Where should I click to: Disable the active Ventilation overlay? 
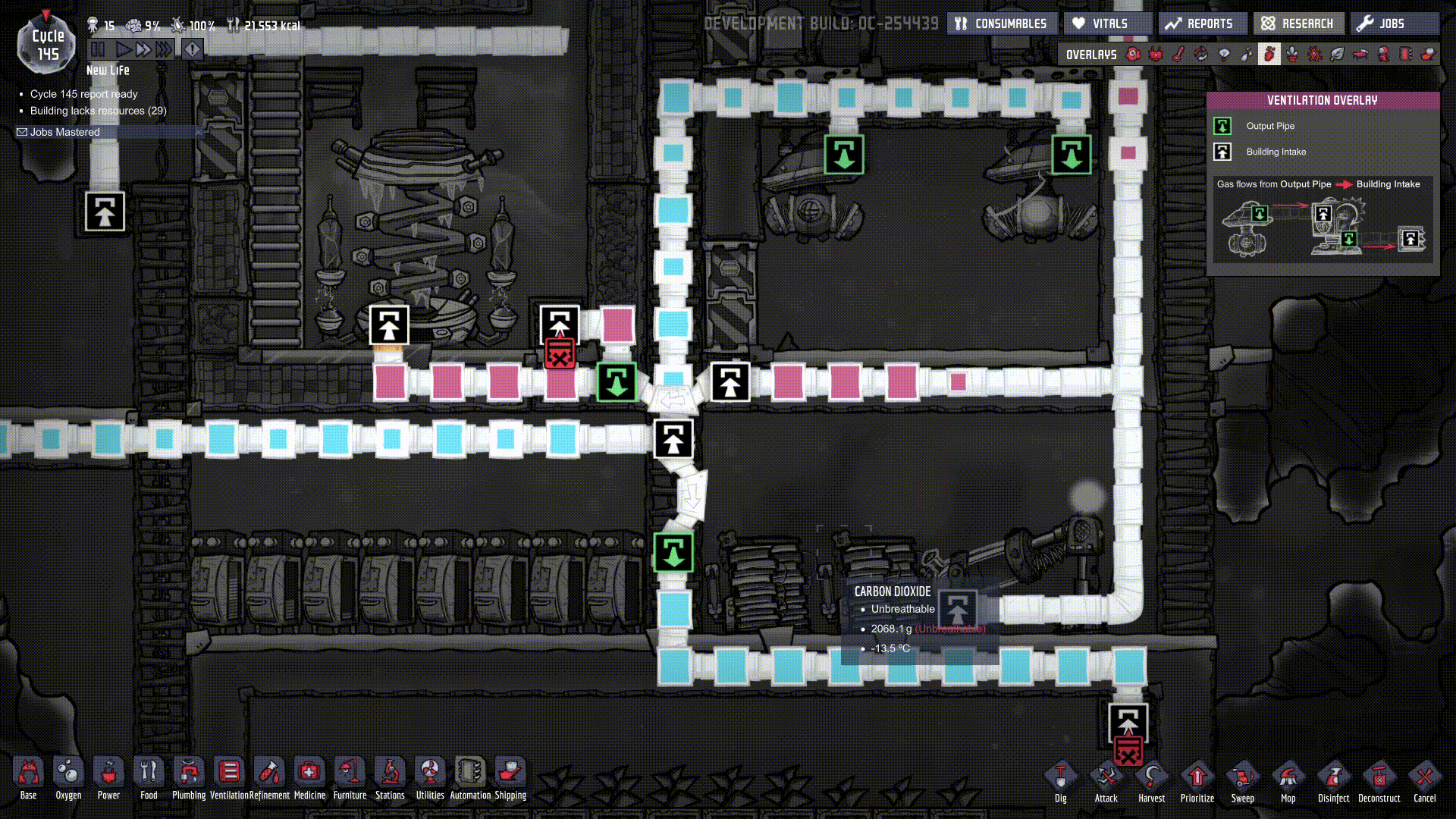click(x=1269, y=54)
